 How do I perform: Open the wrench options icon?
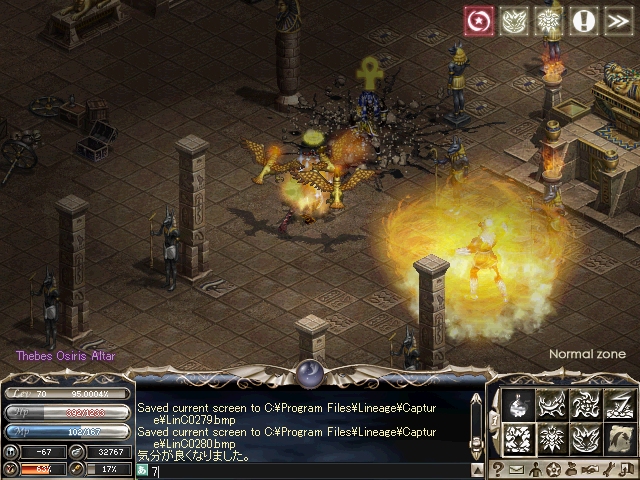click(x=607, y=469)
